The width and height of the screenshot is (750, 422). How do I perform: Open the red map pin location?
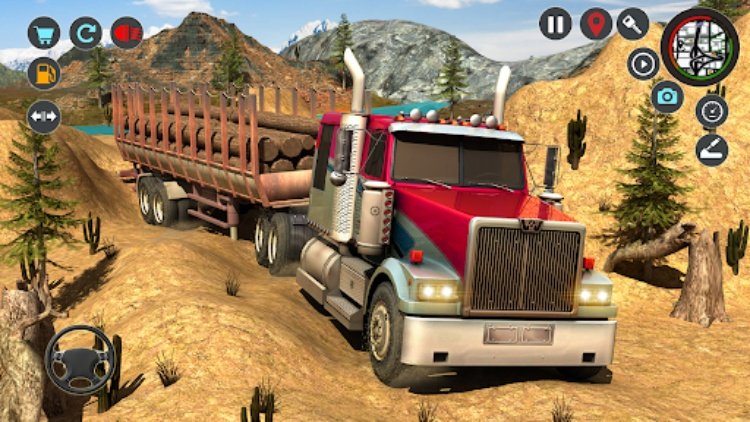coord(595,23)
